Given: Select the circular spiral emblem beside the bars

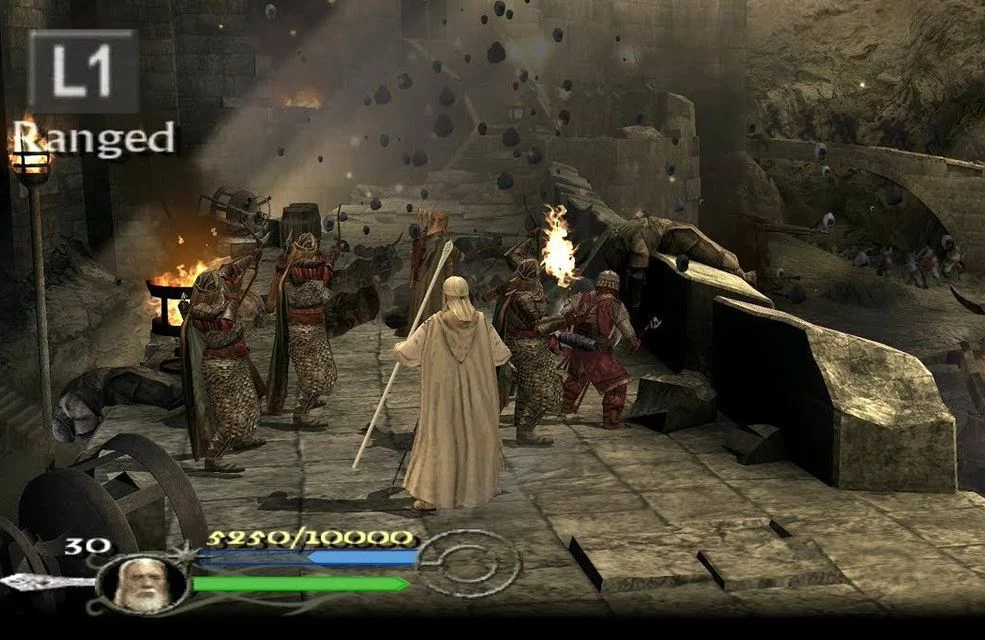Looking at the screenshot, I should pyautogui.click(x=466, y=563).
